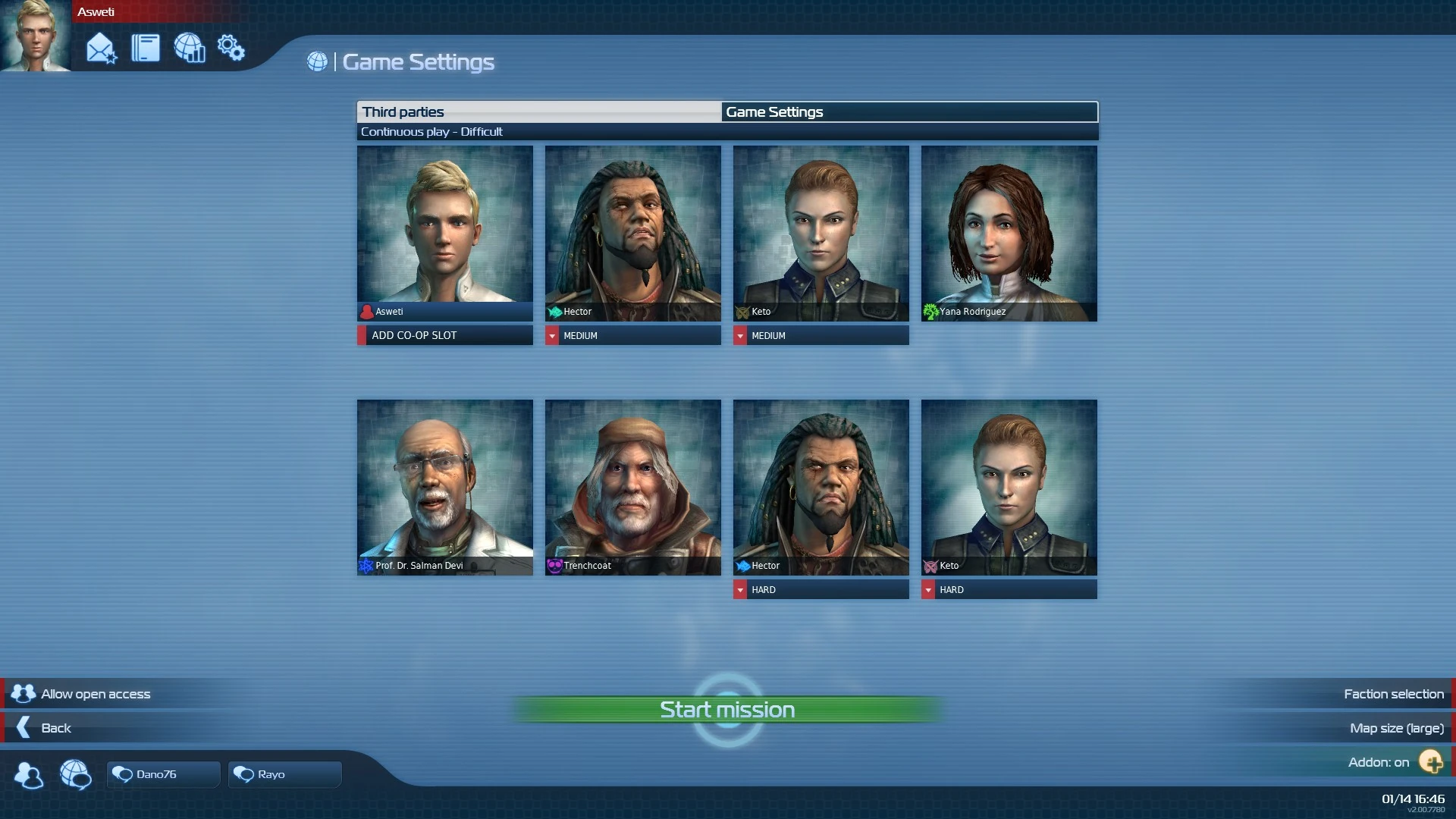The width and height of the screenshot is (1456, 819).
Task: Switch to the Game Settings tab
Action: pyautogui.click(x=908, y=112)
